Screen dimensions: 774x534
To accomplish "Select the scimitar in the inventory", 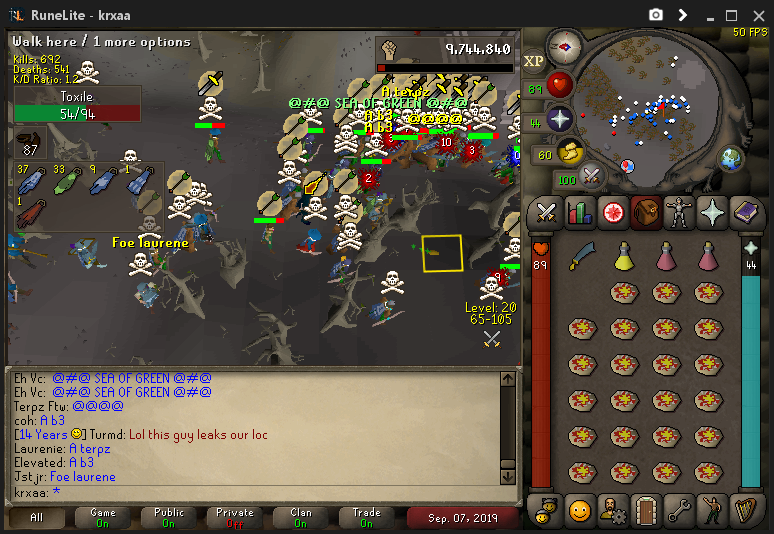I will click(583, 257).
